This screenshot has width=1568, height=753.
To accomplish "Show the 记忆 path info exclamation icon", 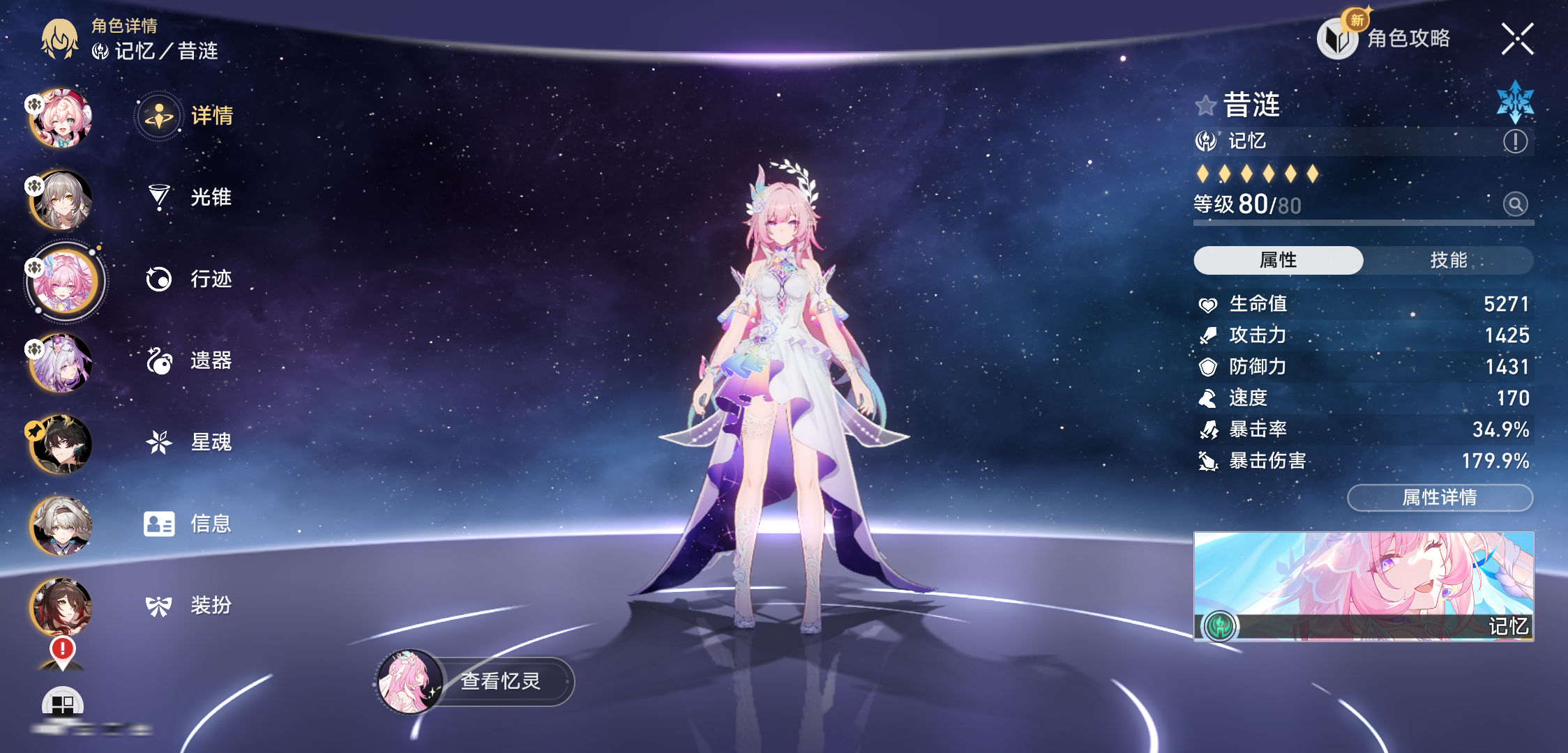I will [x=1515, y=142].
